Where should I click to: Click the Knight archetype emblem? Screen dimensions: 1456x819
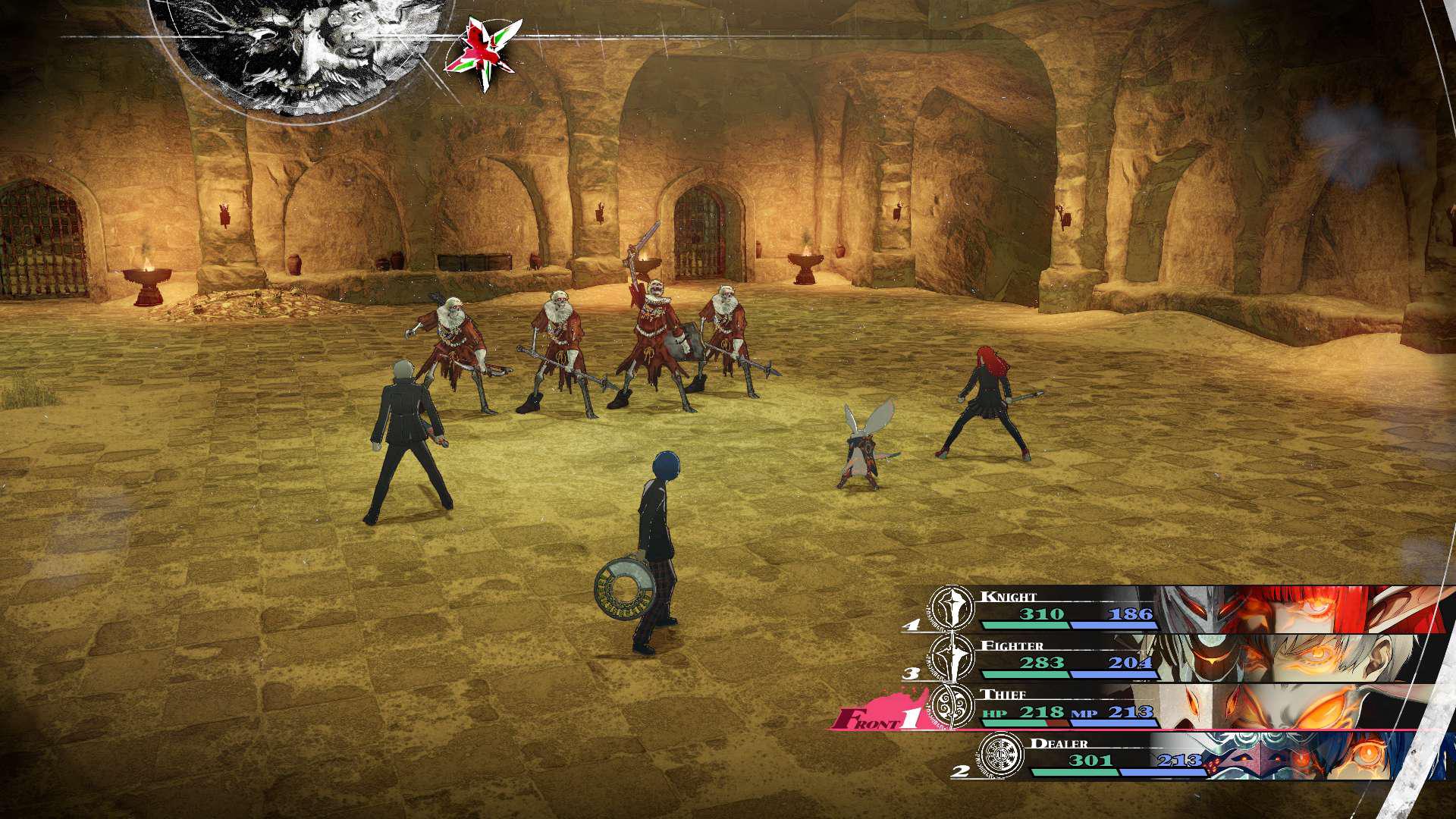tap(952, 608)
